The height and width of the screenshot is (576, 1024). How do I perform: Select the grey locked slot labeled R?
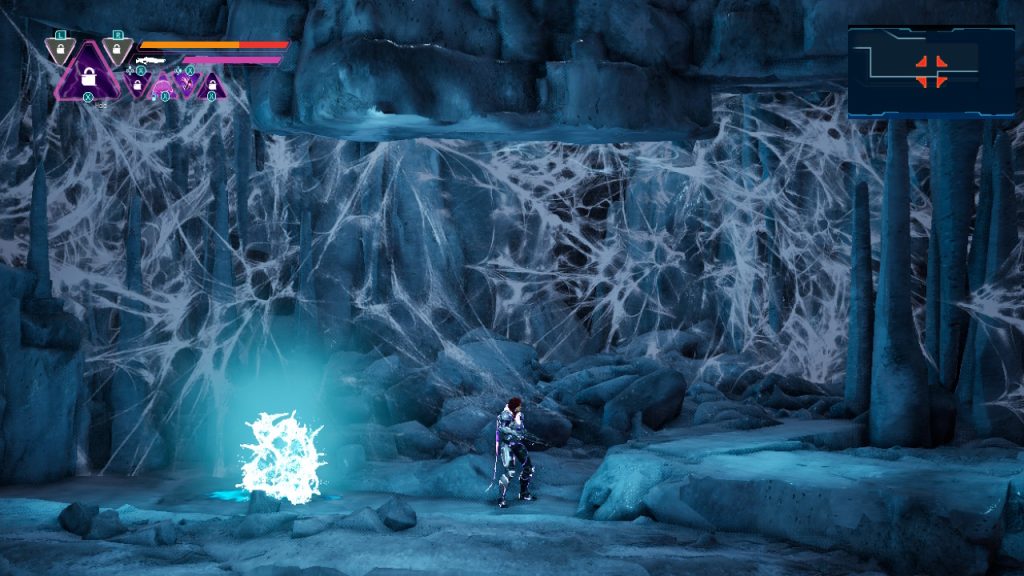pyautogui.click(x=118, y=48)
